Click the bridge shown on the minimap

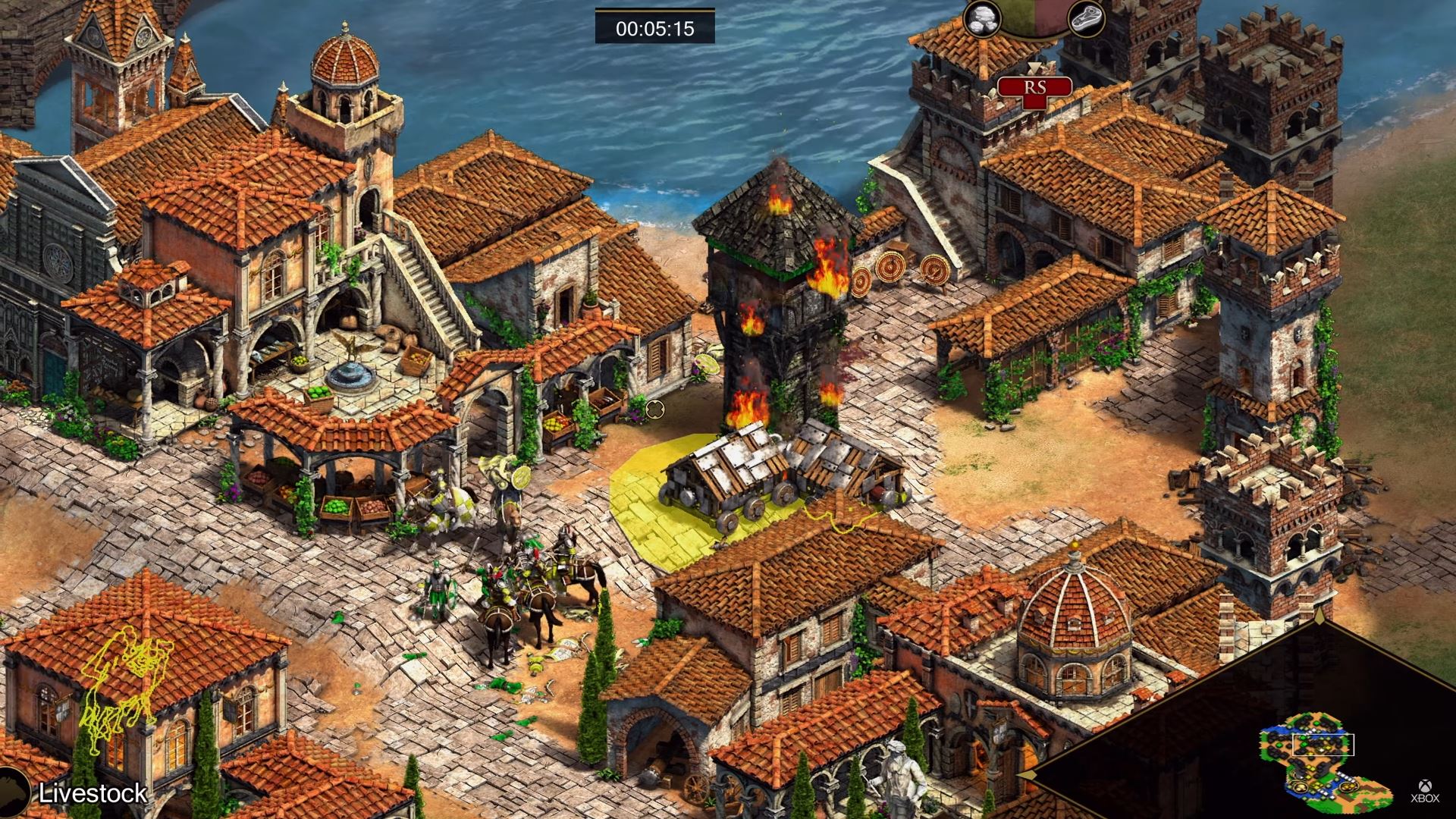click(1345, 777)
